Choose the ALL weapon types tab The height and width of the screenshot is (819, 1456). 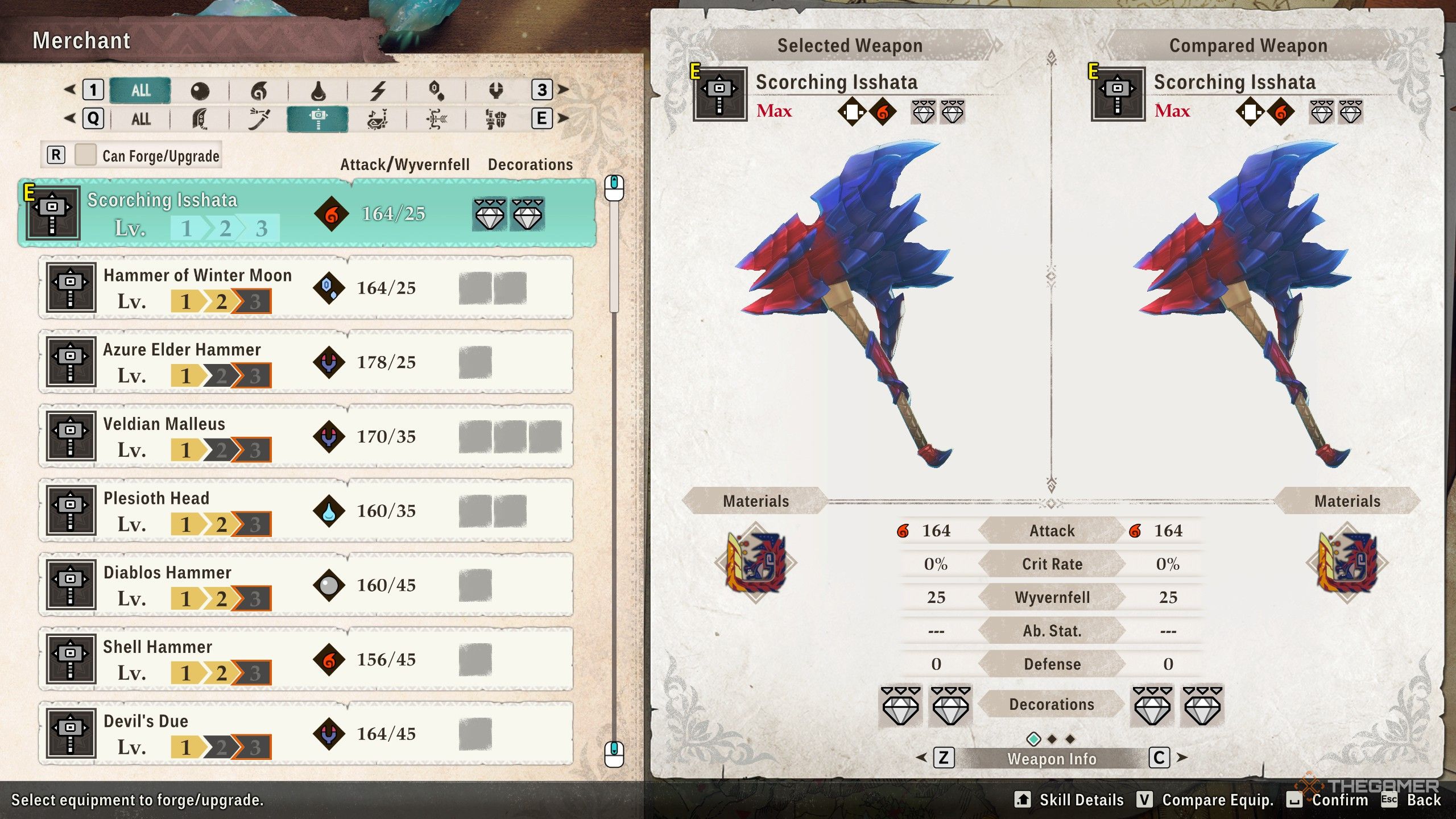(140, 119)
